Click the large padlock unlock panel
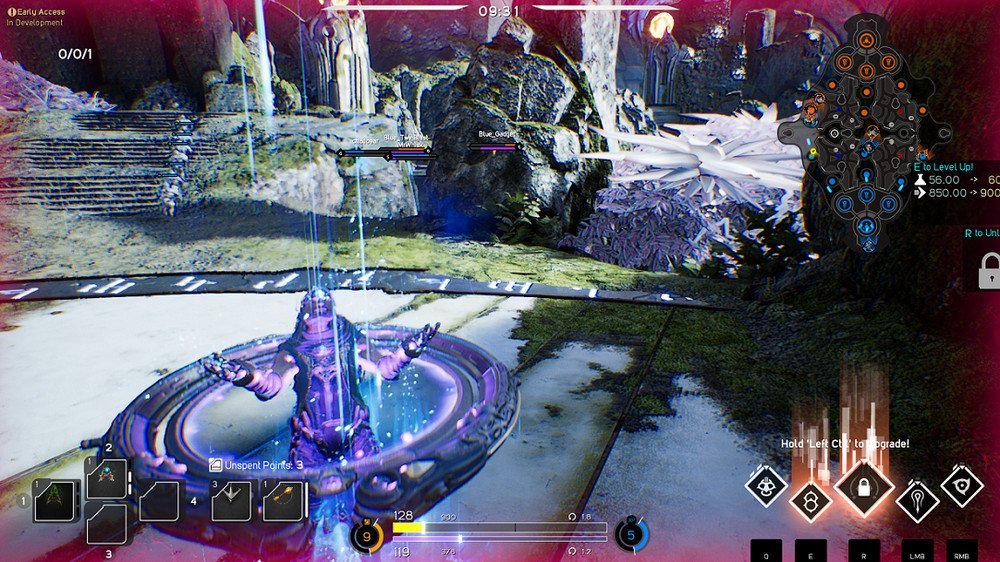This screenshot has height=562, width=1000. click(x=989, y=270)
